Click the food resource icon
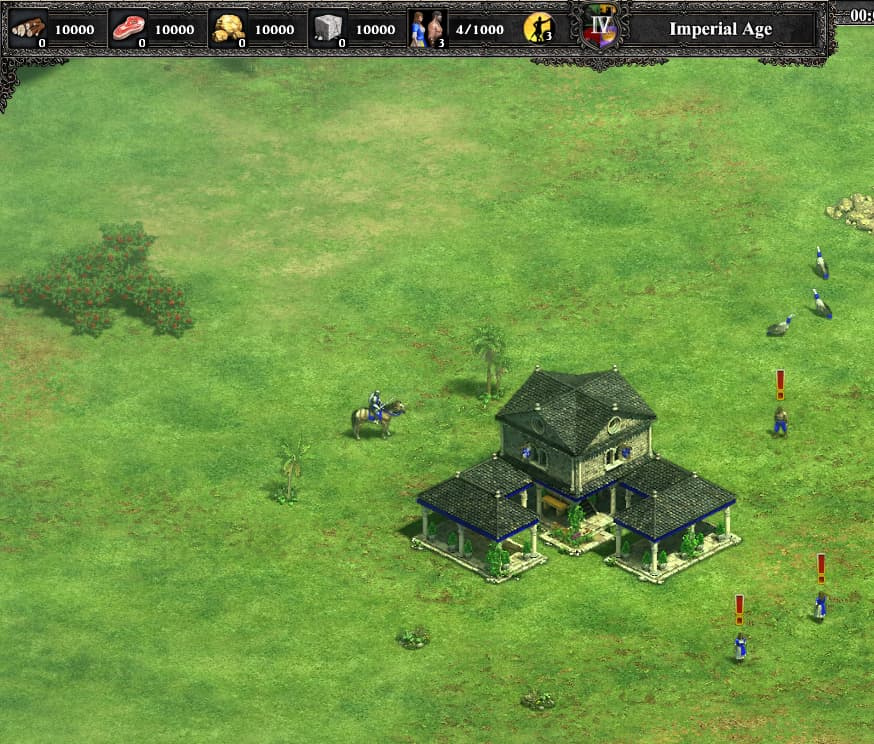The width and height of the screenshot is (874, 744). click(x=128, y=28)
